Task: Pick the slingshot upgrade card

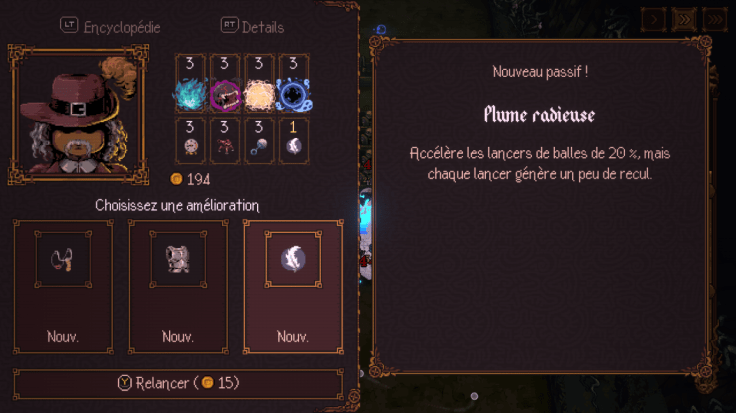Action: point(63,286)
